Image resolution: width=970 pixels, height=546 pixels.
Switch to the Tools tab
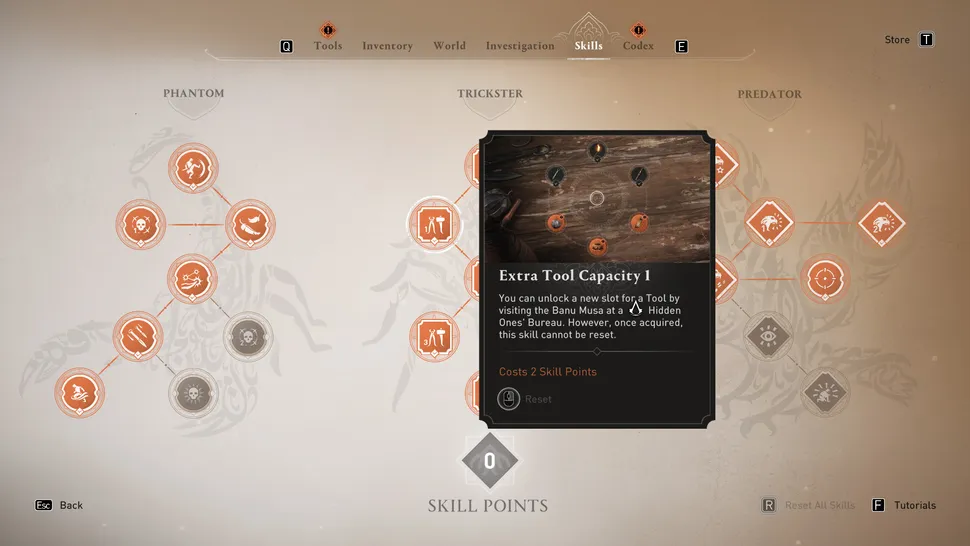(328, 46)
